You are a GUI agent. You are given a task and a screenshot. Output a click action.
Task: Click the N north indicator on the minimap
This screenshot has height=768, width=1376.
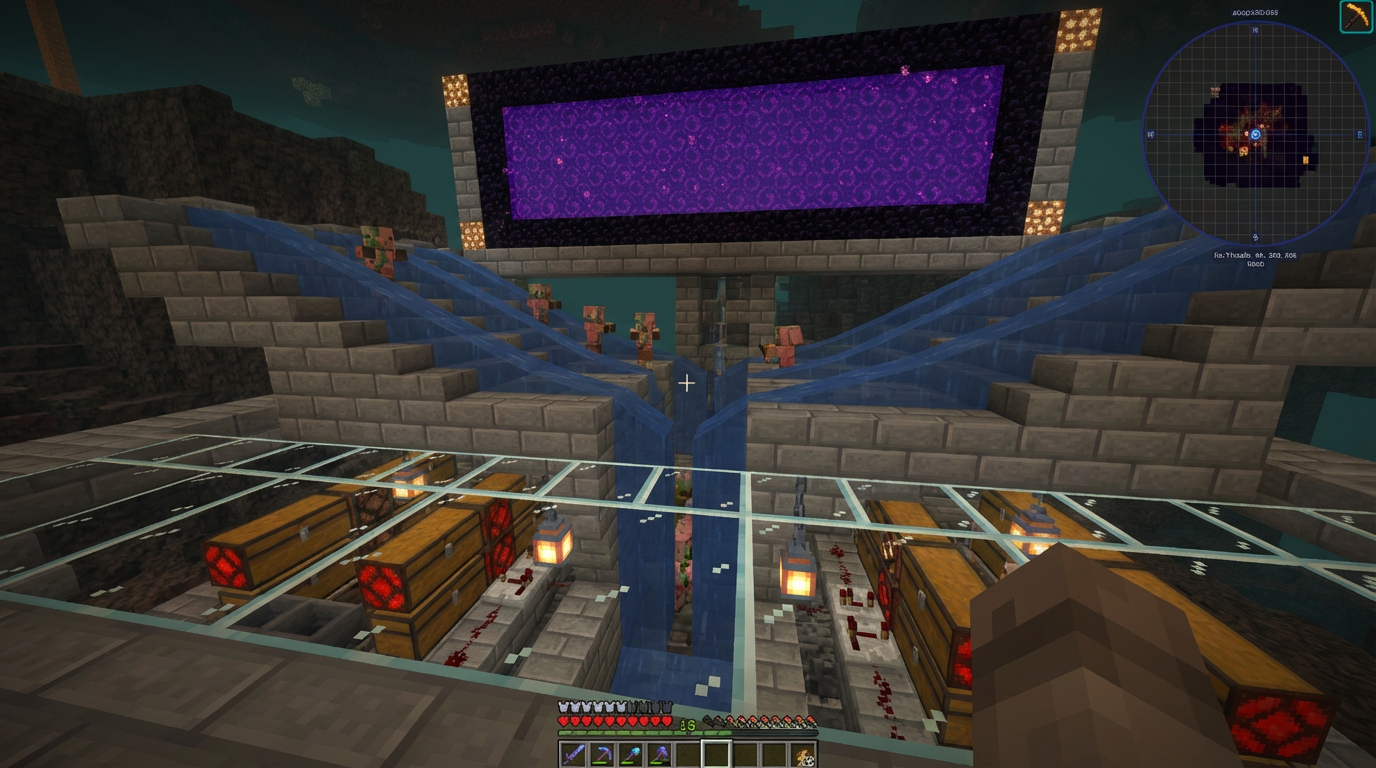pos(1253,29)
